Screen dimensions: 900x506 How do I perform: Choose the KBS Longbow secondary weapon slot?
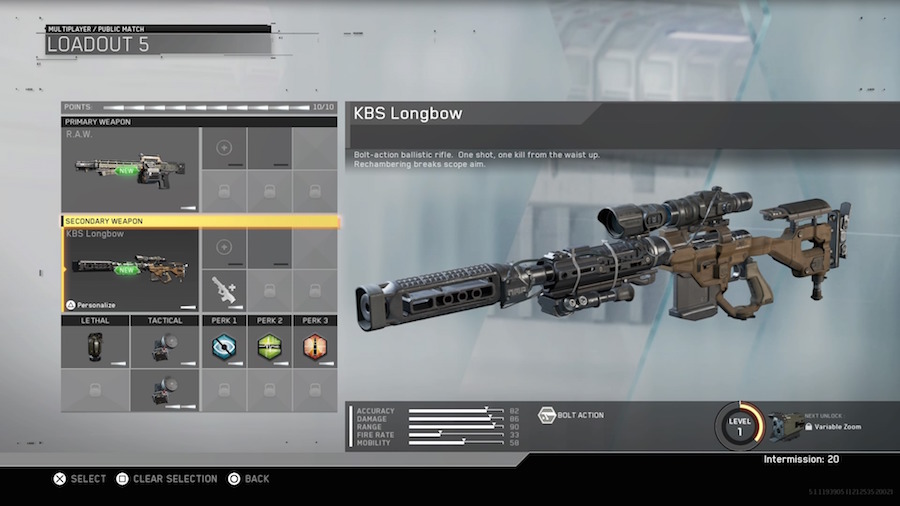click(x=130, y=269)
